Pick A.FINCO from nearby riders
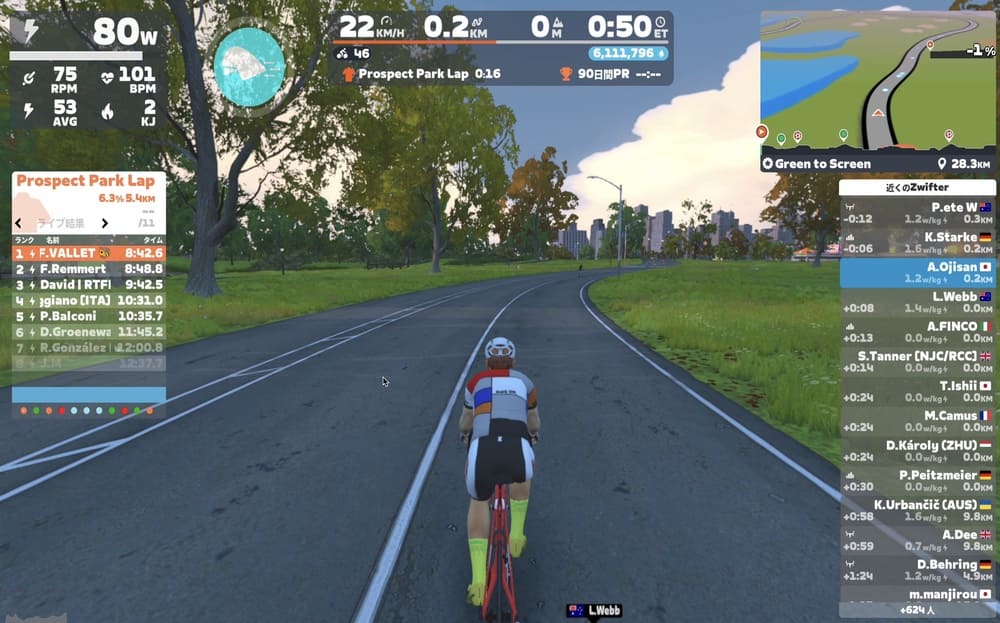 (917, 332)
